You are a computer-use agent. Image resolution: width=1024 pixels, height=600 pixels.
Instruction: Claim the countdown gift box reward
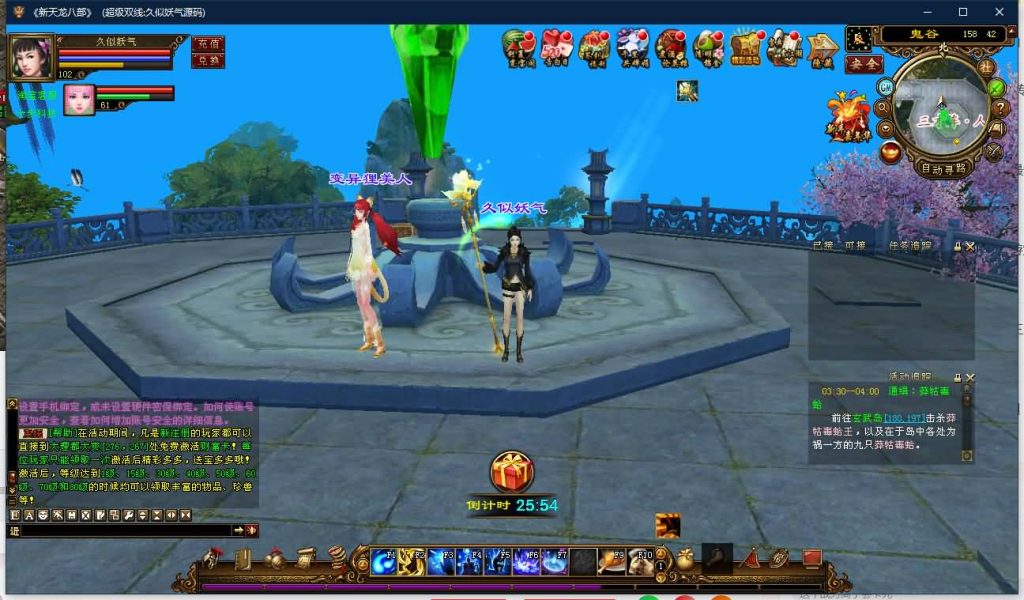pyautogui.click(x=512, y=472)
